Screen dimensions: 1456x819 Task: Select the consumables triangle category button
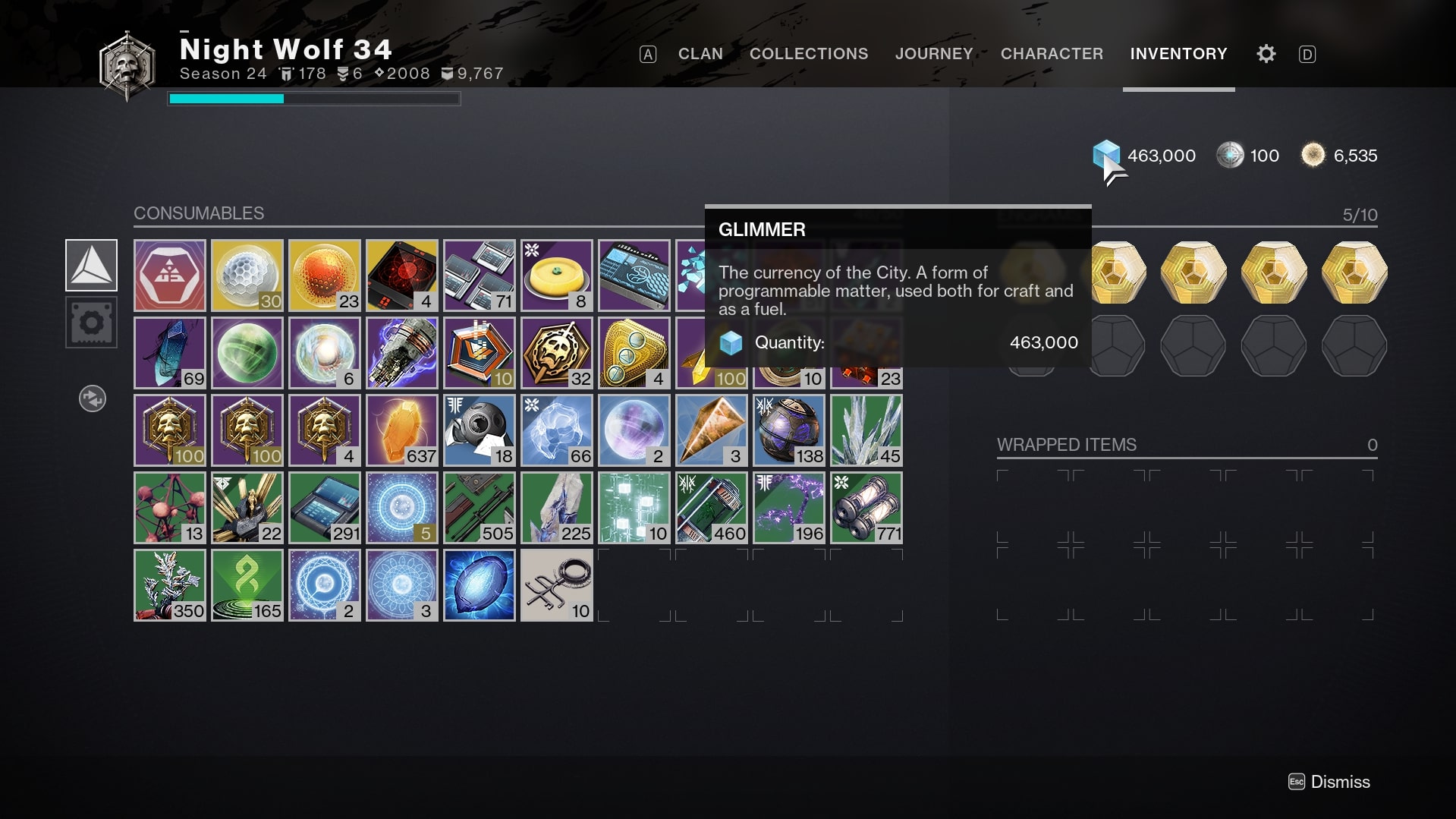point(91,266)
